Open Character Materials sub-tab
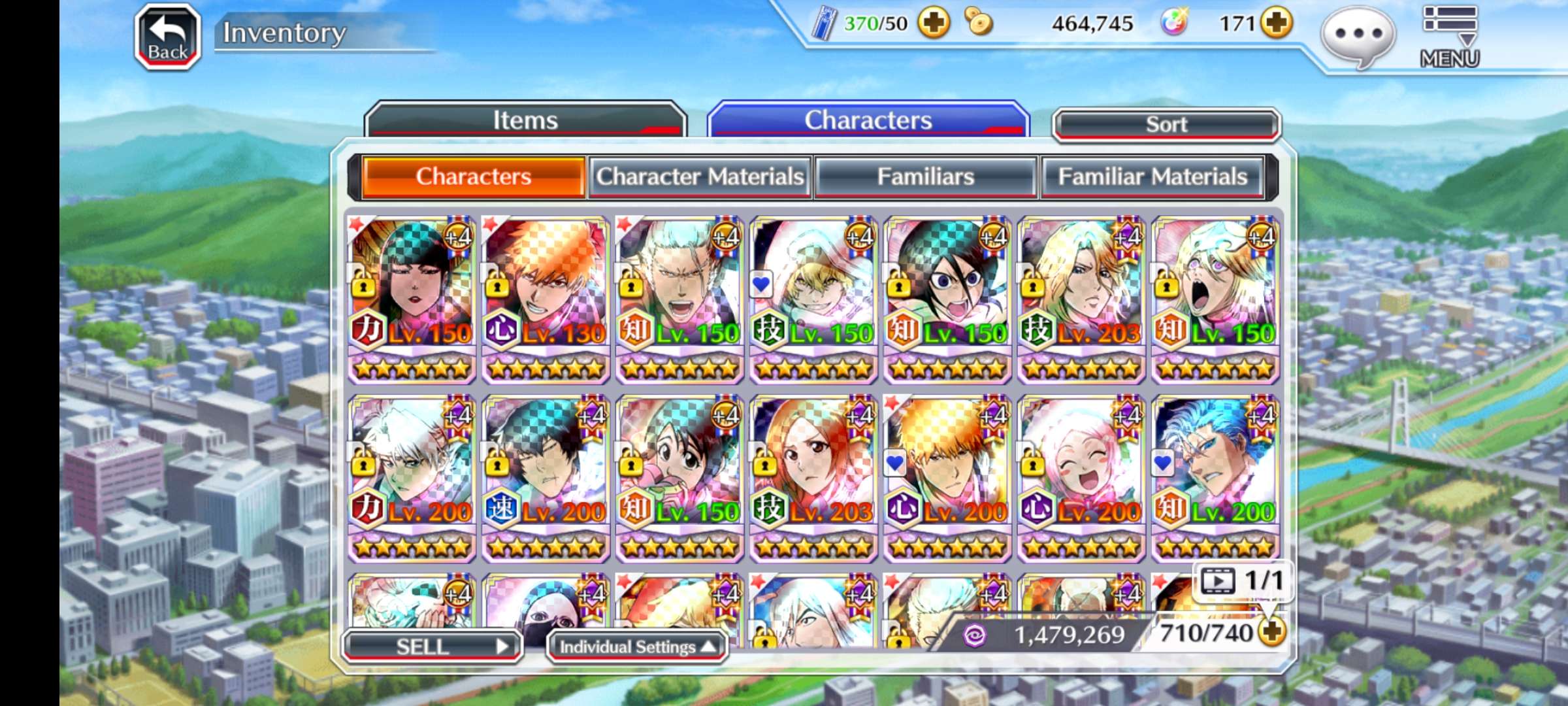Screen dimensions: 1568x706 coord(700,176)
